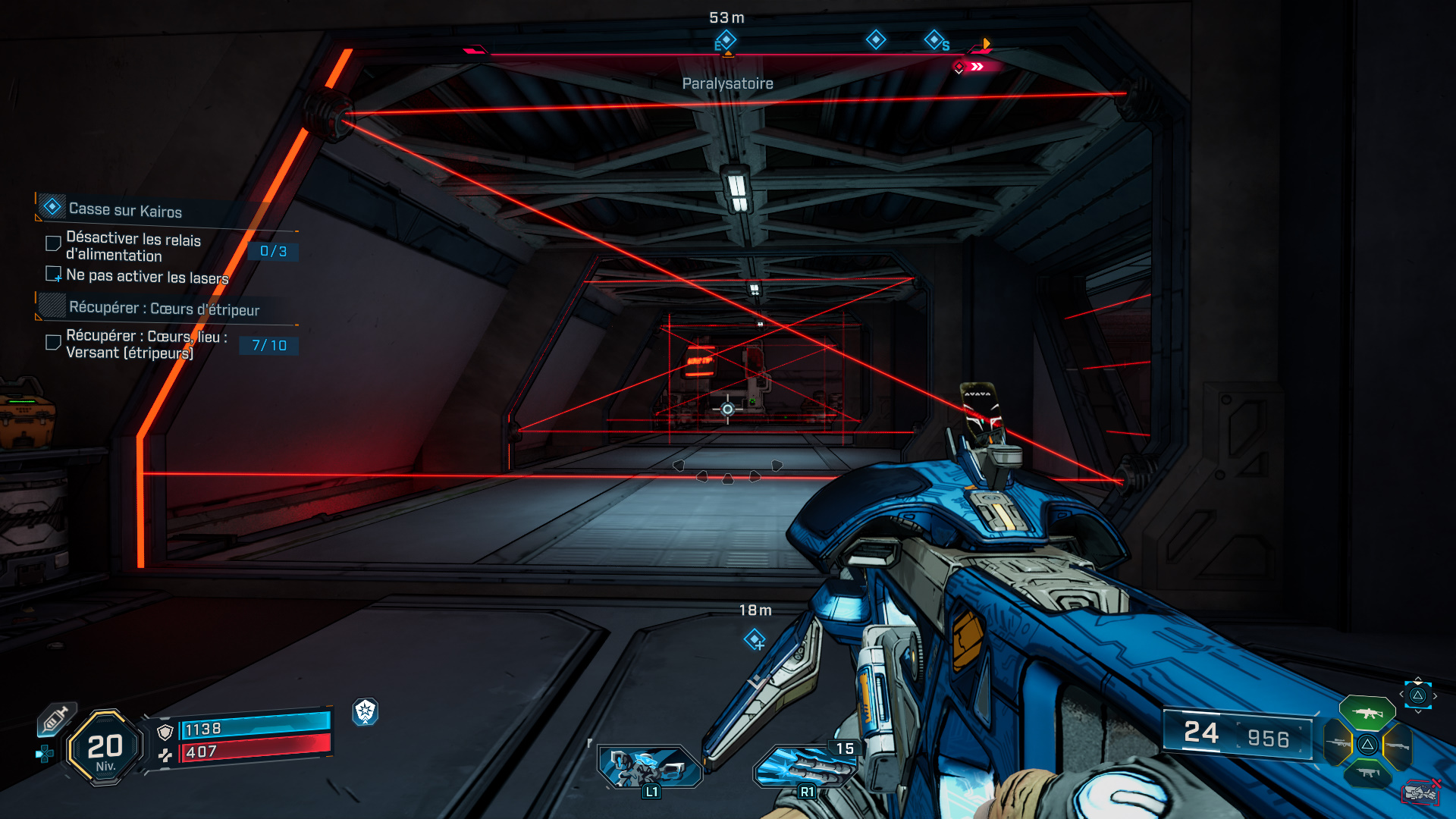Click the Désactiver les relais d'alimentation objective
The height and width of the screenshot is (819, 1456).
tap(133, 246)
